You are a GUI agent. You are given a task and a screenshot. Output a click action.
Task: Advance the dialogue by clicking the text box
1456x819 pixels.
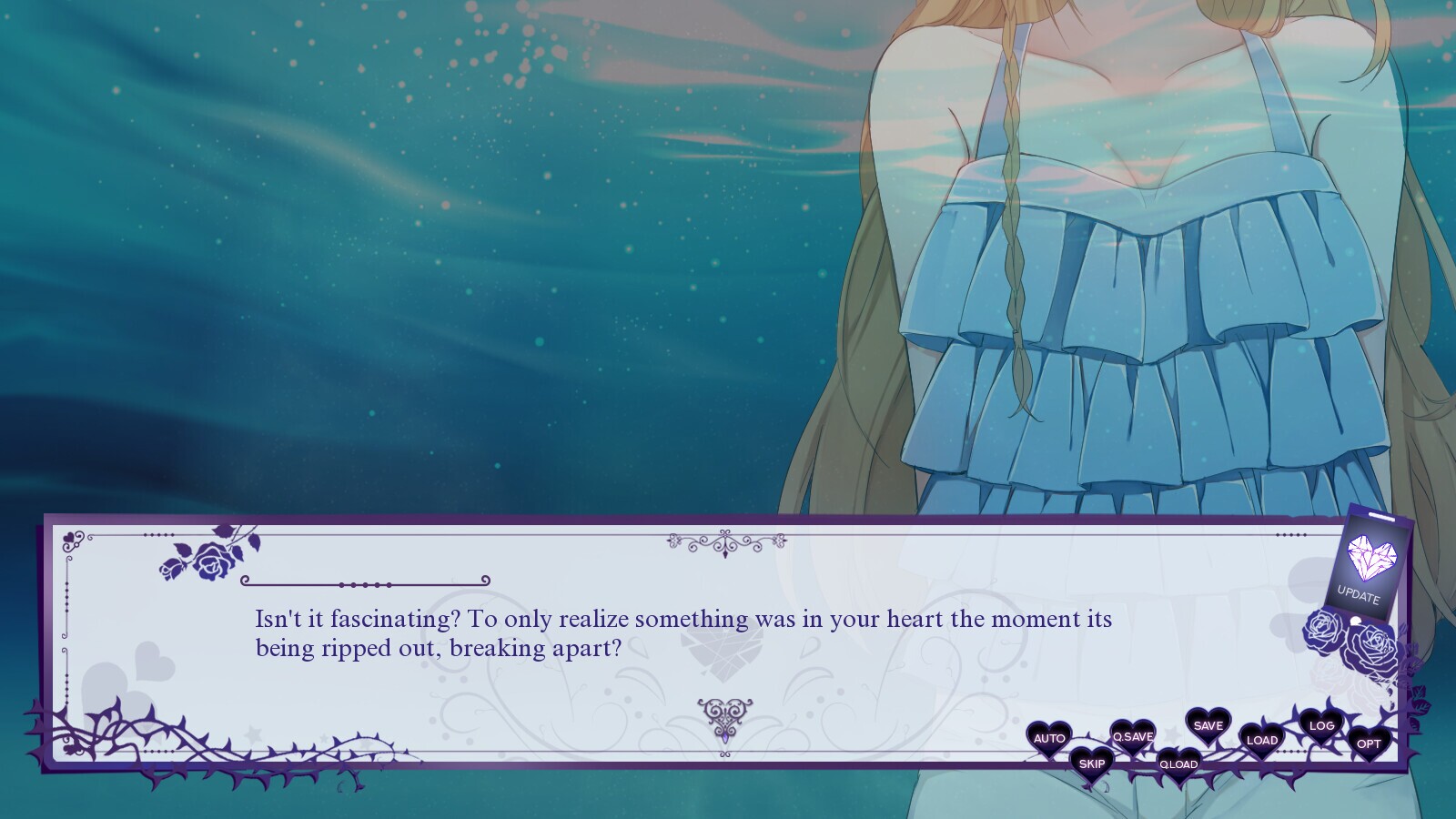click(x=637, y=637)
